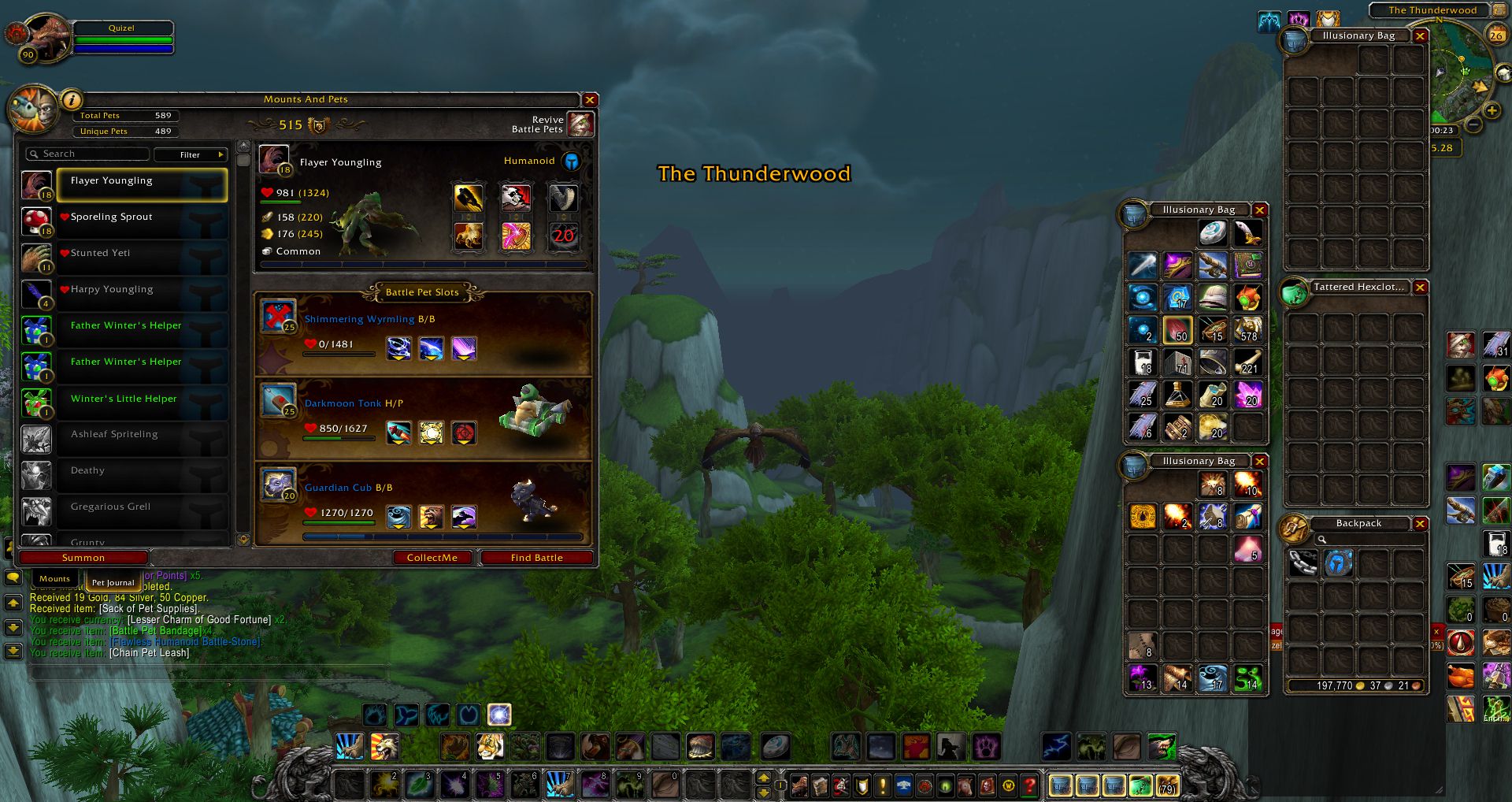The height and width of the screenshot is (802, 1512).
Task: Click the Quizel player portrait
Action: (49, 37)
